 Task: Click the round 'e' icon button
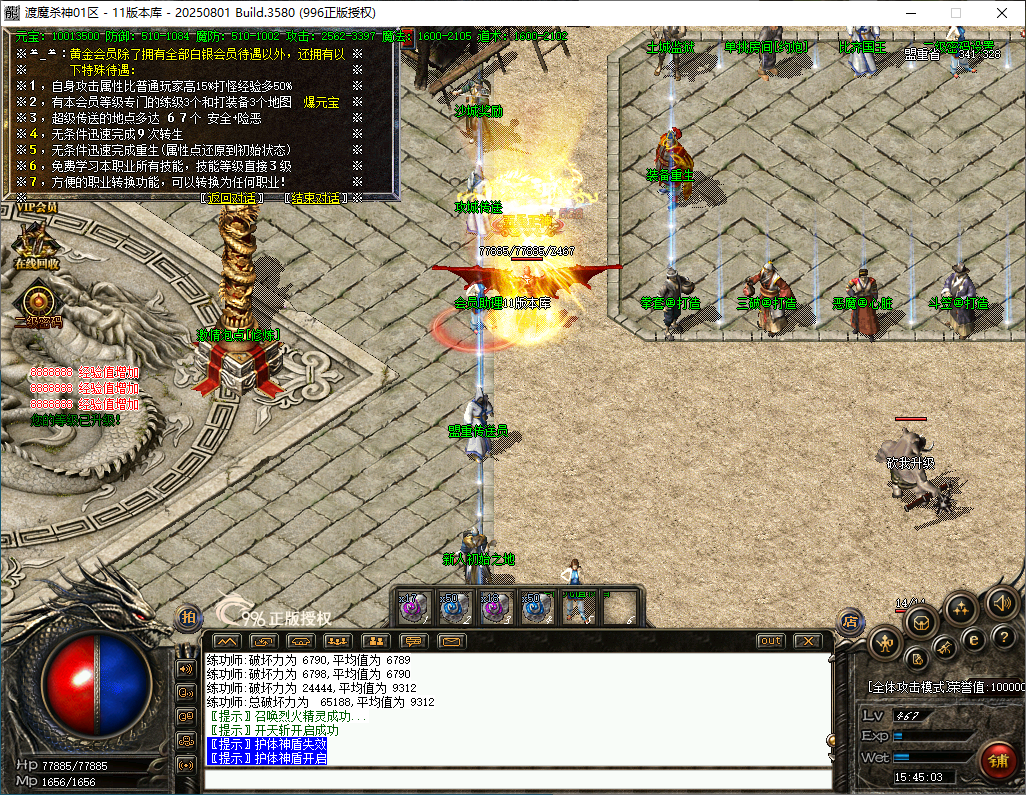973,640
